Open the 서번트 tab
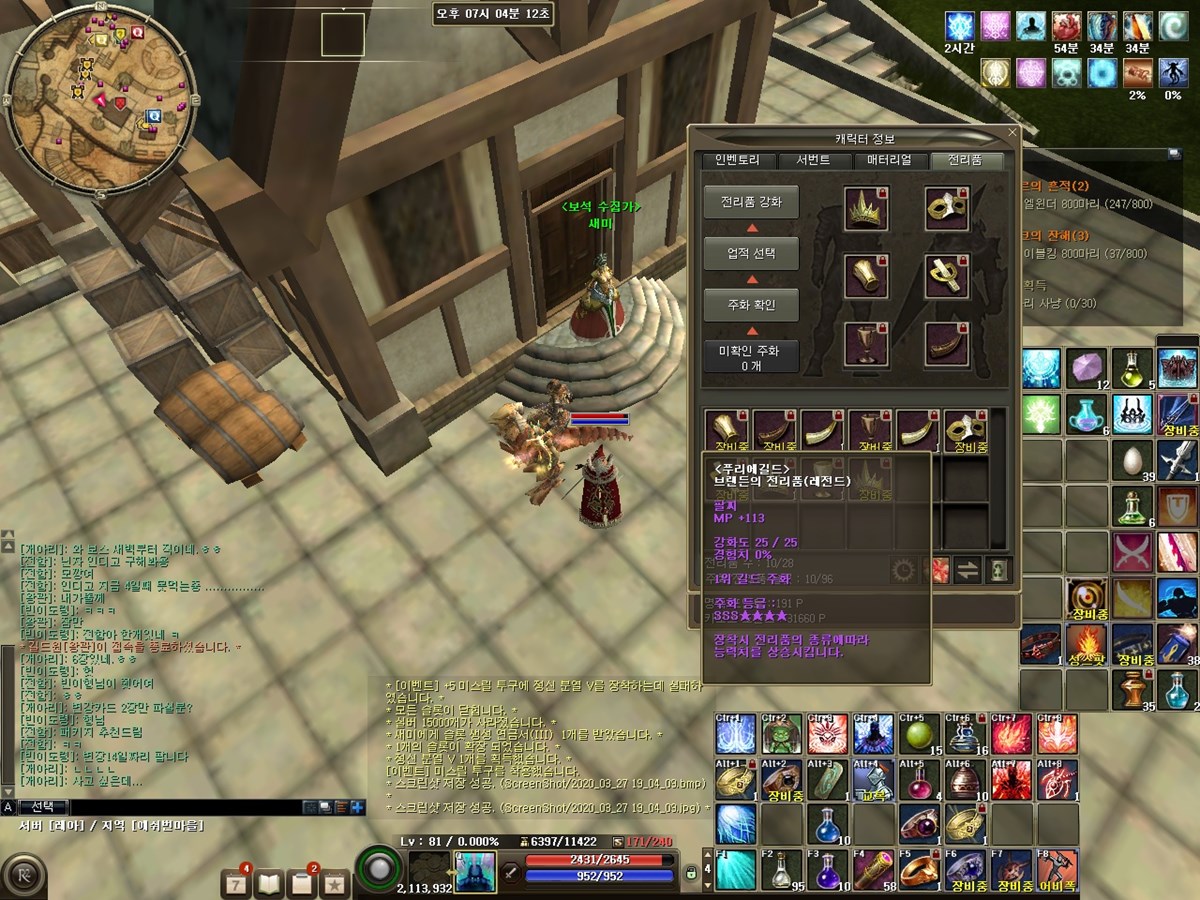The width and height of the screenshot is (1200, 900). coord(812,161)
